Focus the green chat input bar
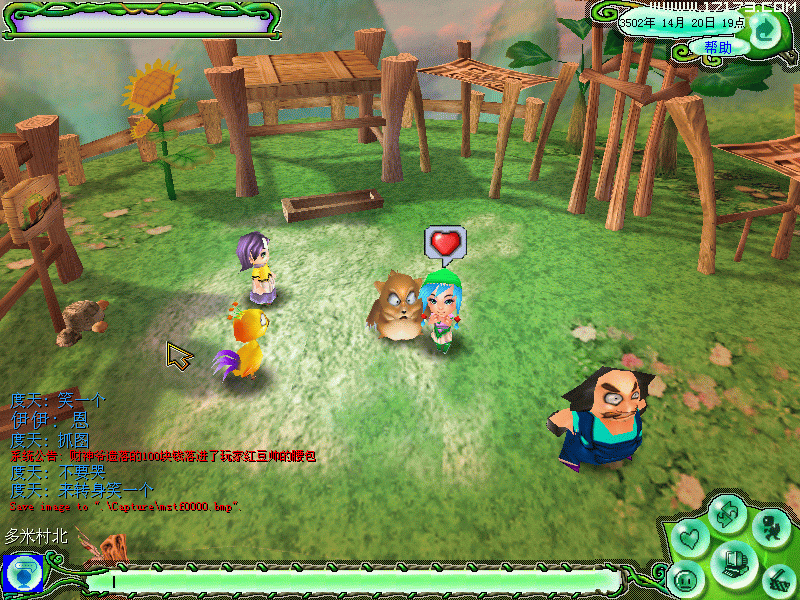Image resolution: width=800 pixels, height=600 pixels. pyautogui.click(x=350, y=580)
